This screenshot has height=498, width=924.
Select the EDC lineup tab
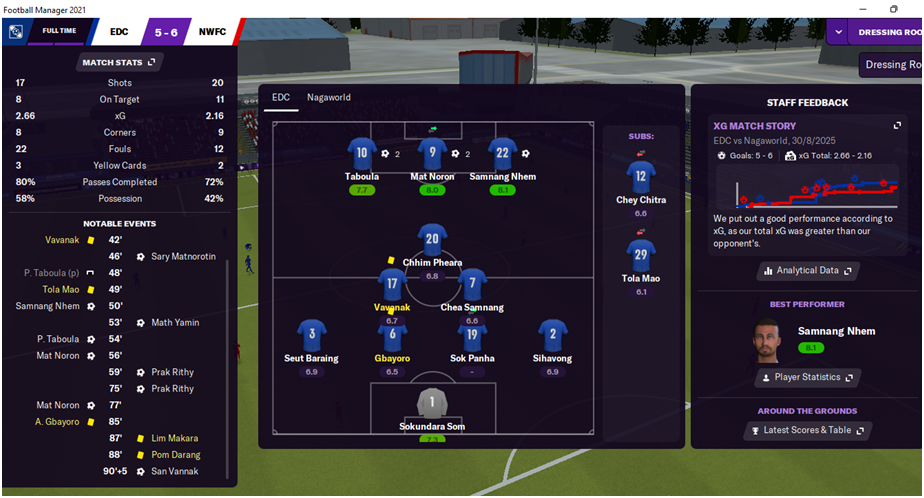click(x=281, y=97)
